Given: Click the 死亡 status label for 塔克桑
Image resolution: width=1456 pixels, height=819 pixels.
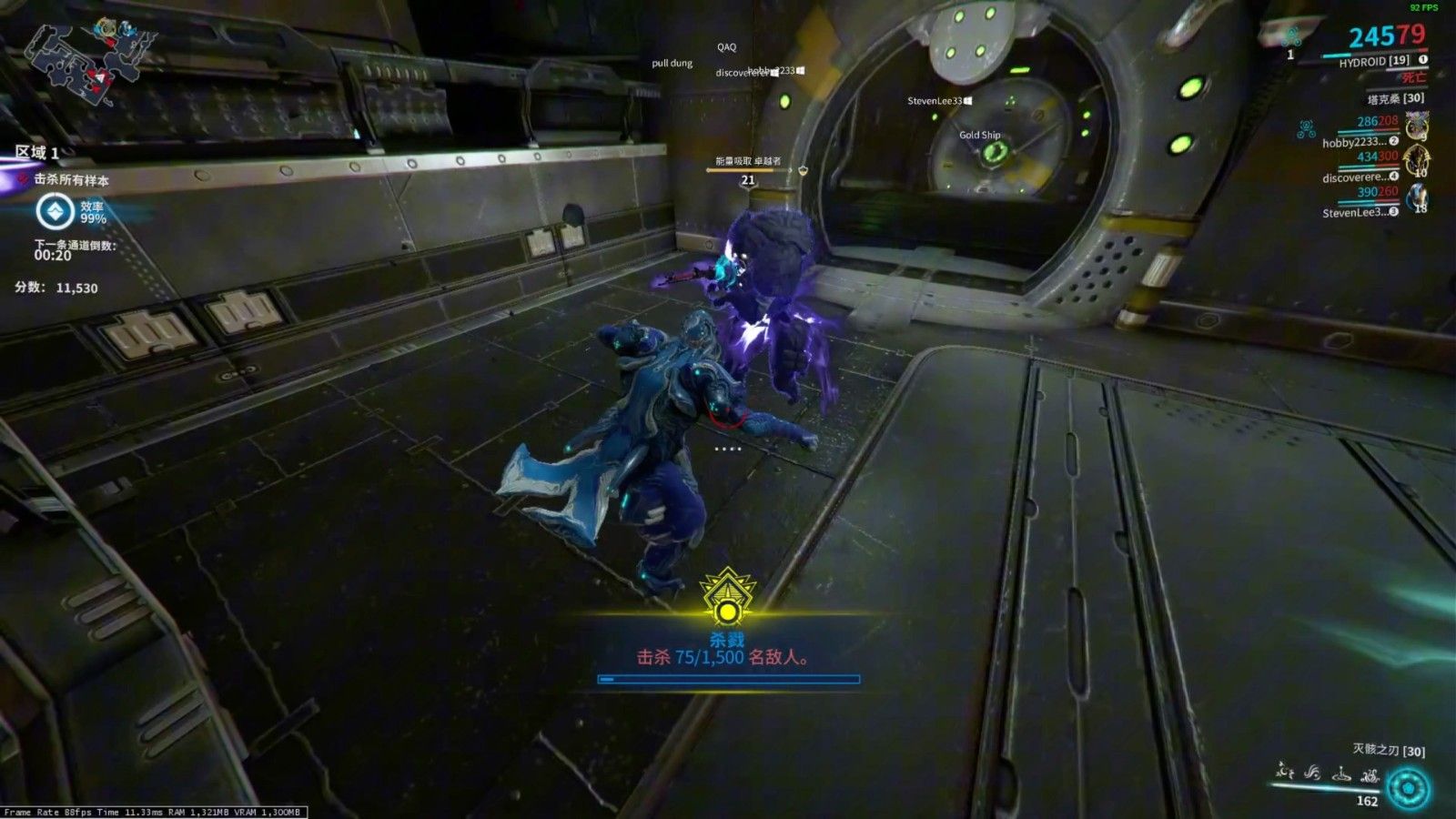Looking at the screenshot, I should 1412,77.
